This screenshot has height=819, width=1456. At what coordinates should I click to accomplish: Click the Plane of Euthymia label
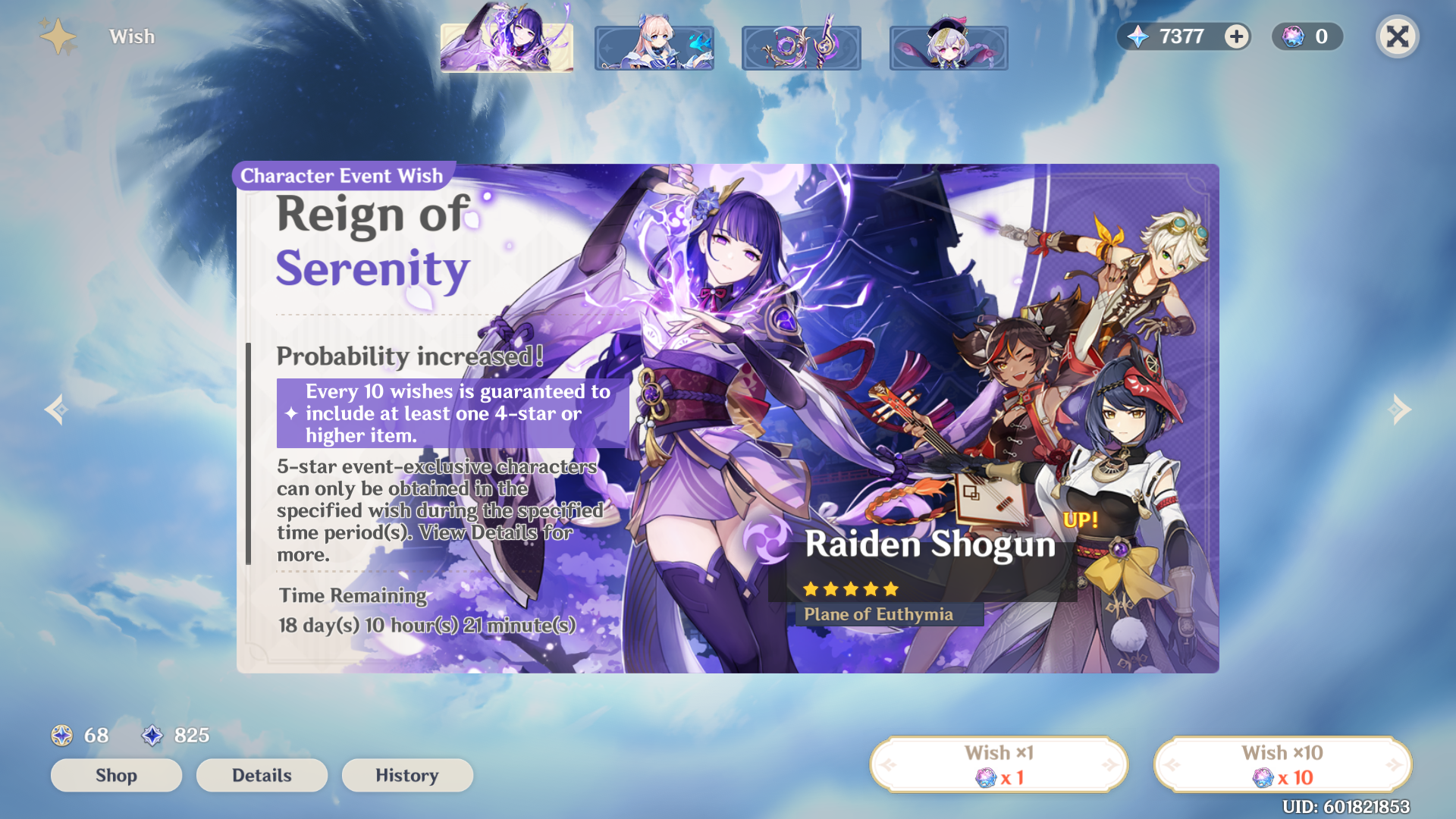pos(879,614)
